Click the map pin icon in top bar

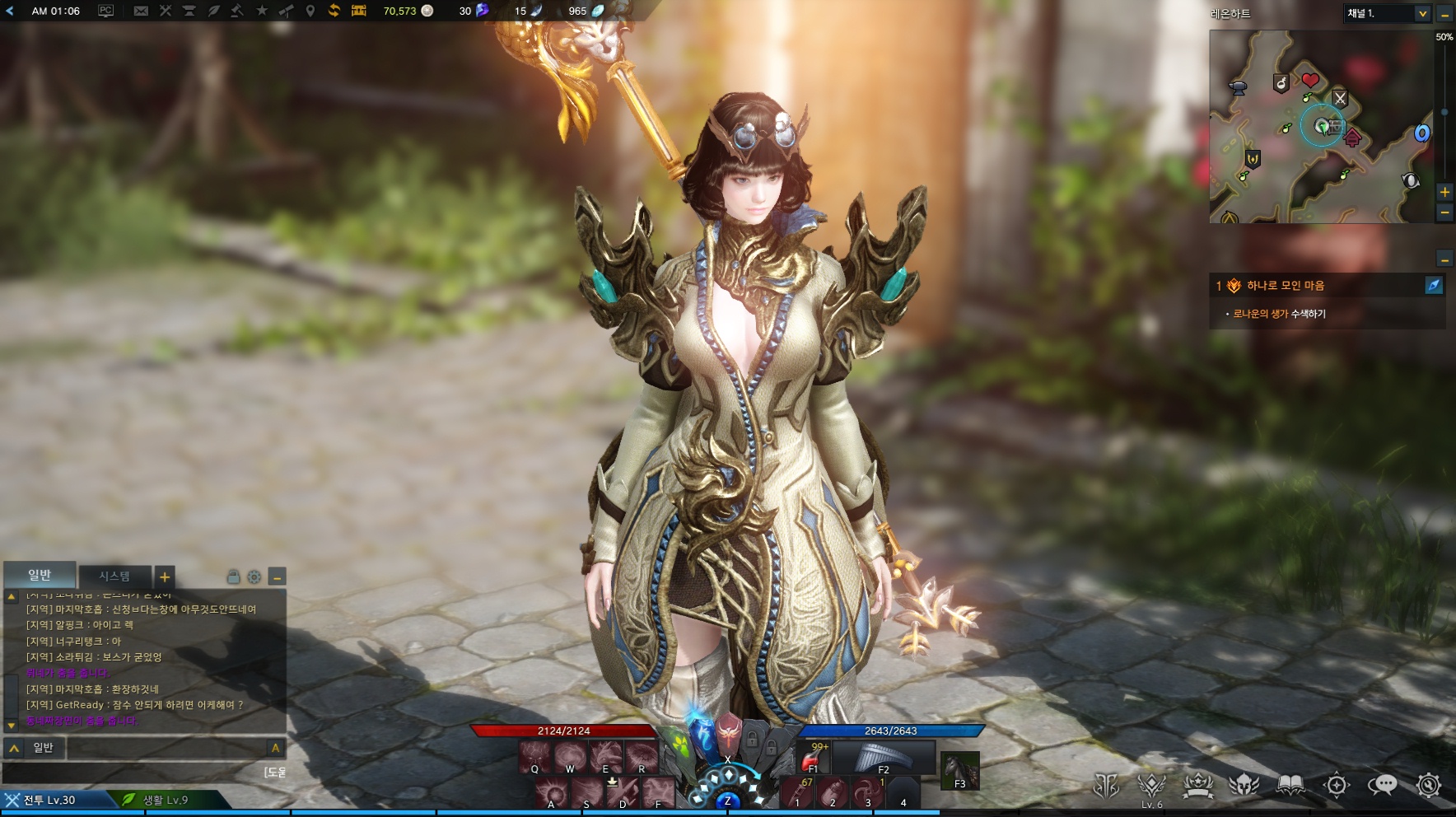(310, 11)
